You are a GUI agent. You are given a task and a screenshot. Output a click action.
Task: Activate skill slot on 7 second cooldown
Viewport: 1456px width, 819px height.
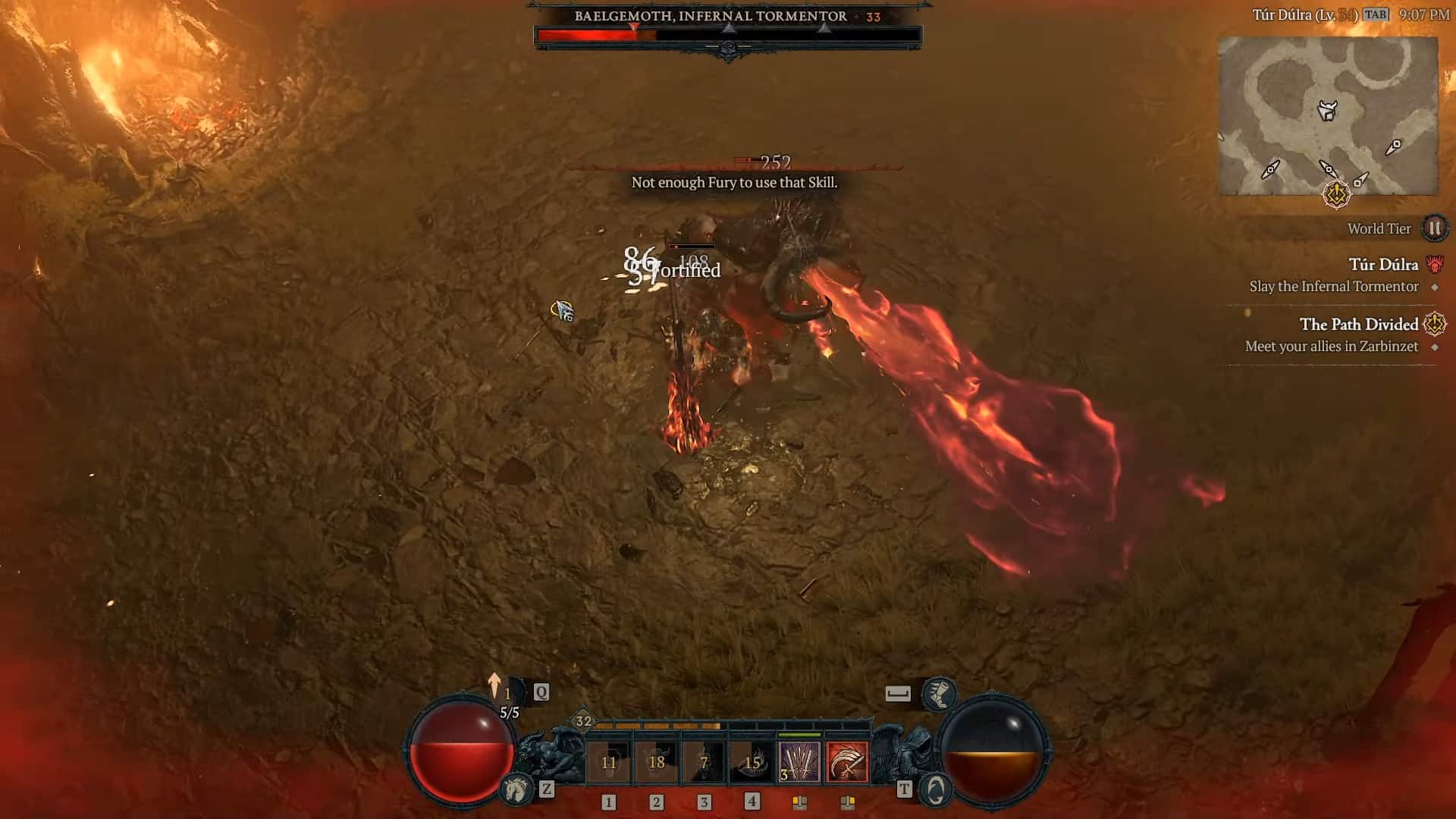(x=704, y=762)
